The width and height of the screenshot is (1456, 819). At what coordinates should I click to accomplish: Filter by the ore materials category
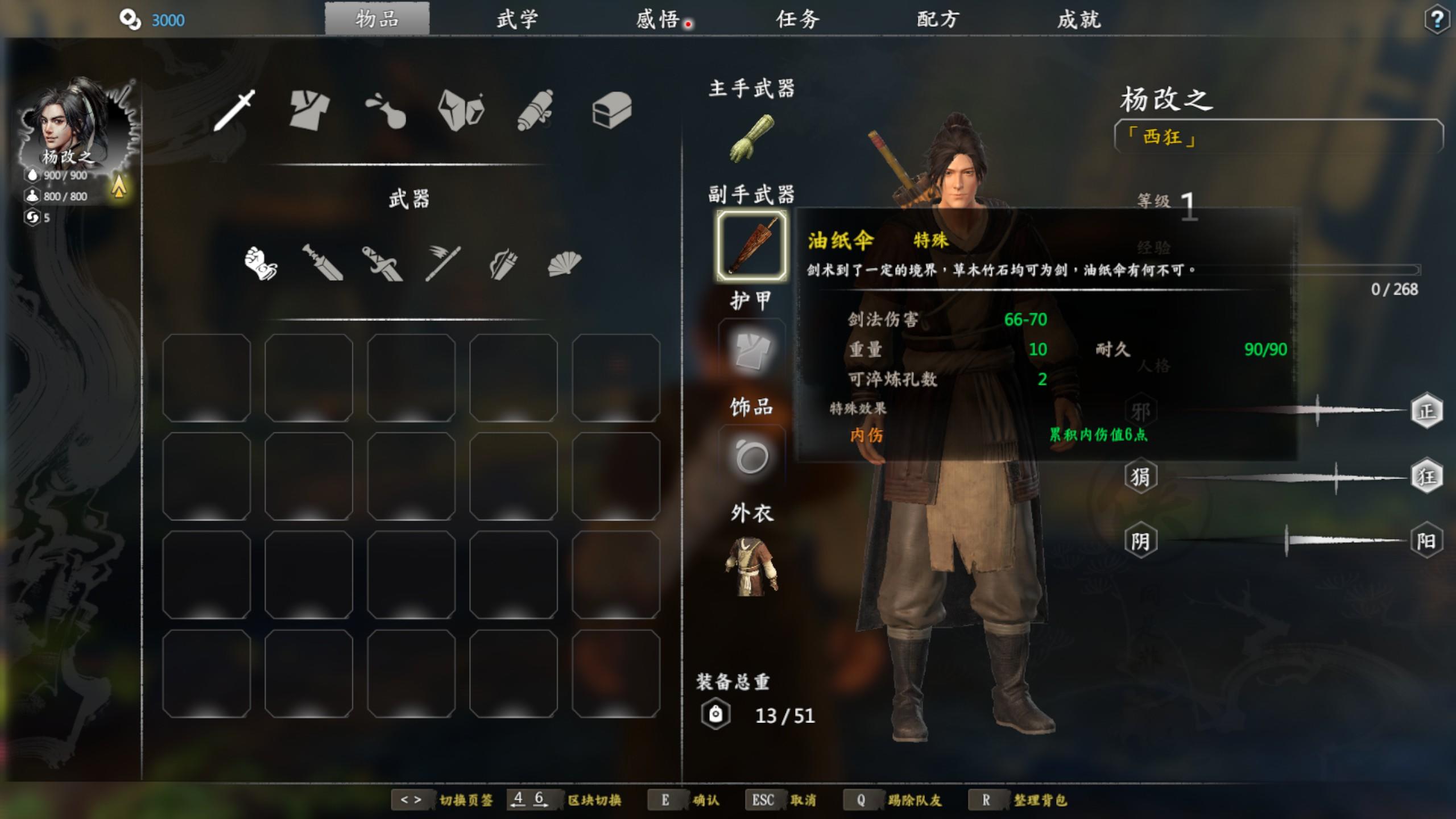point(461,109)
